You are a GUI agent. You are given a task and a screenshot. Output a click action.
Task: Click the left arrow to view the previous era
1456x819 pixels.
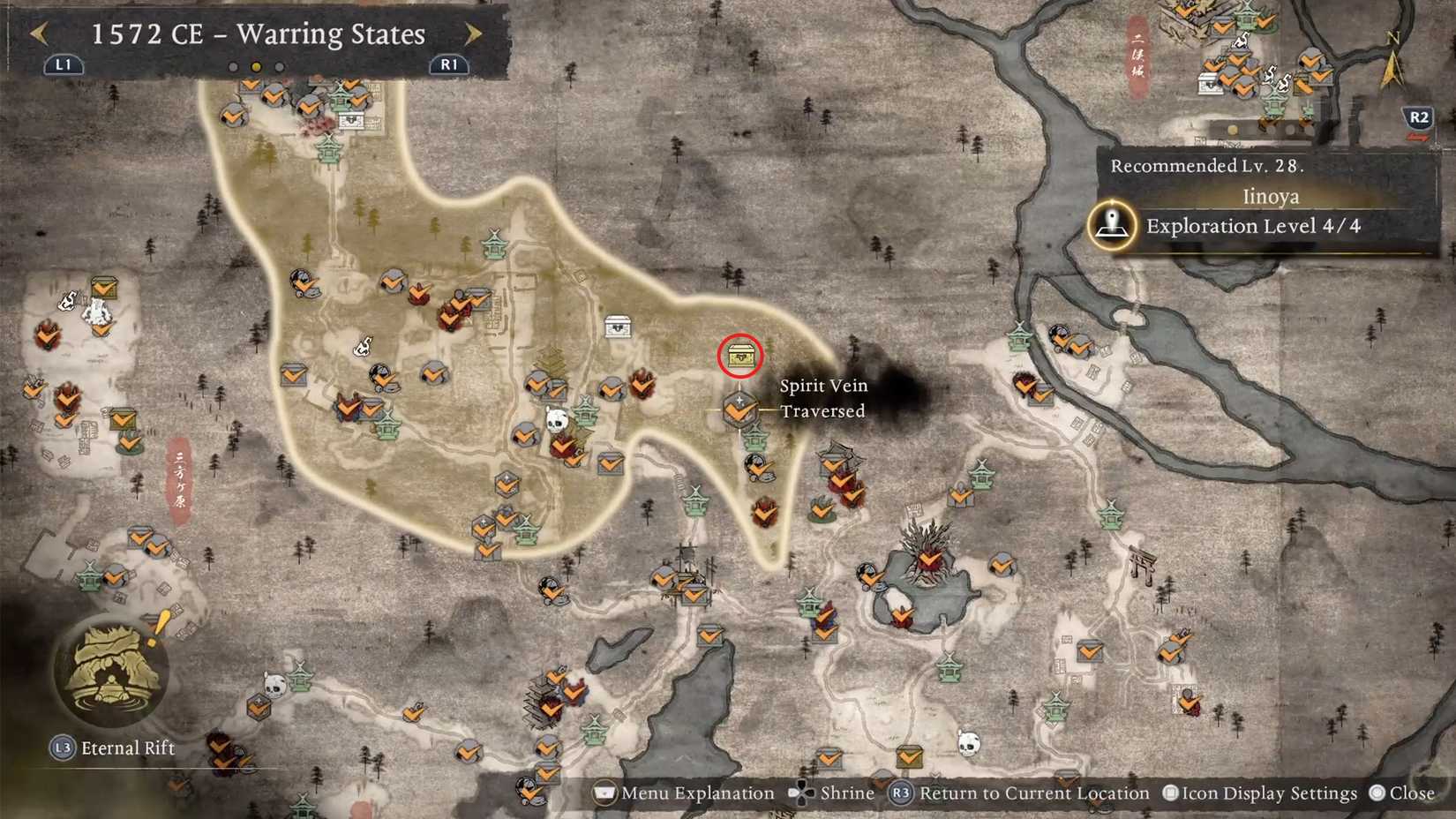point(41,34)
